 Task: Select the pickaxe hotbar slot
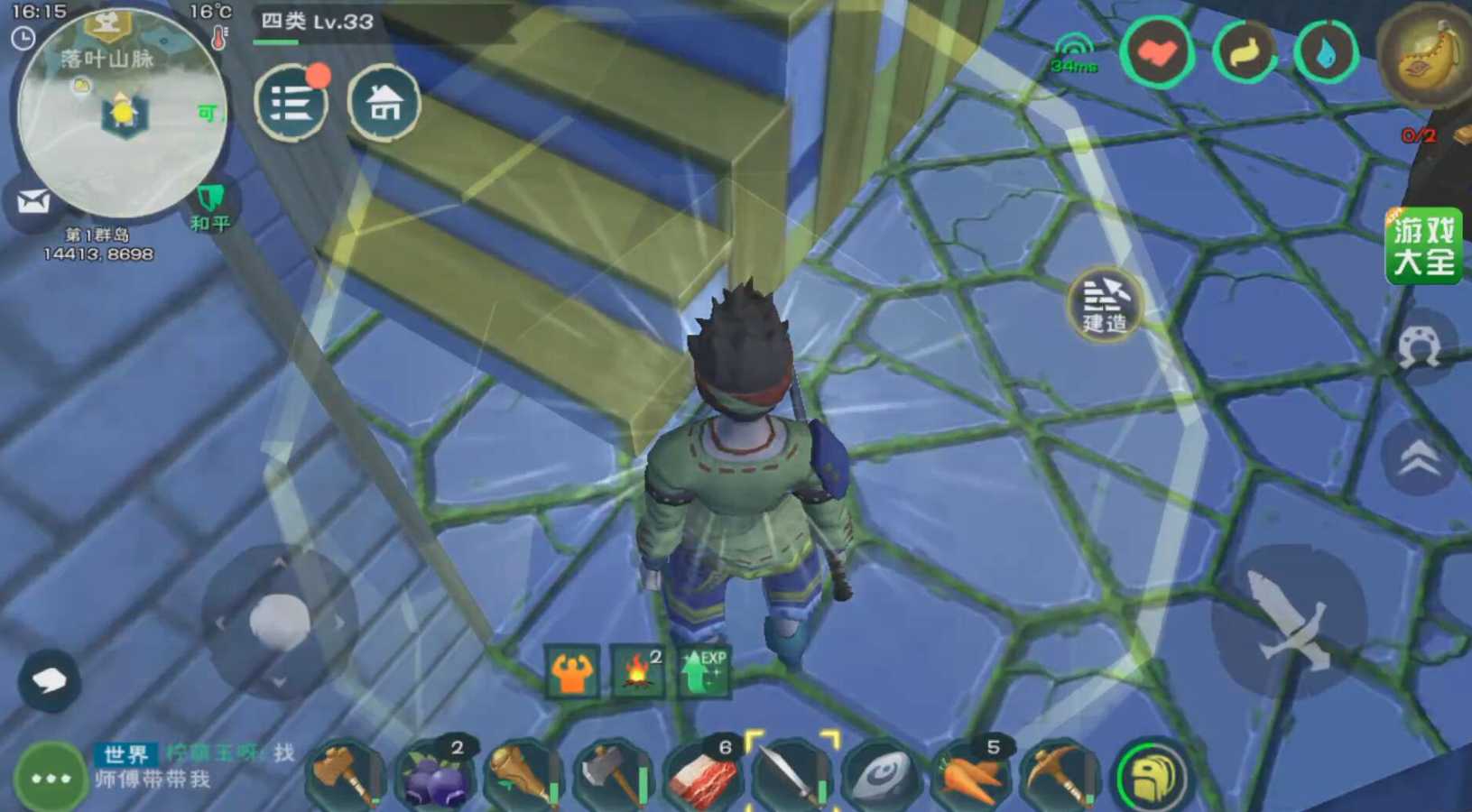click(x=1059, y=776)
